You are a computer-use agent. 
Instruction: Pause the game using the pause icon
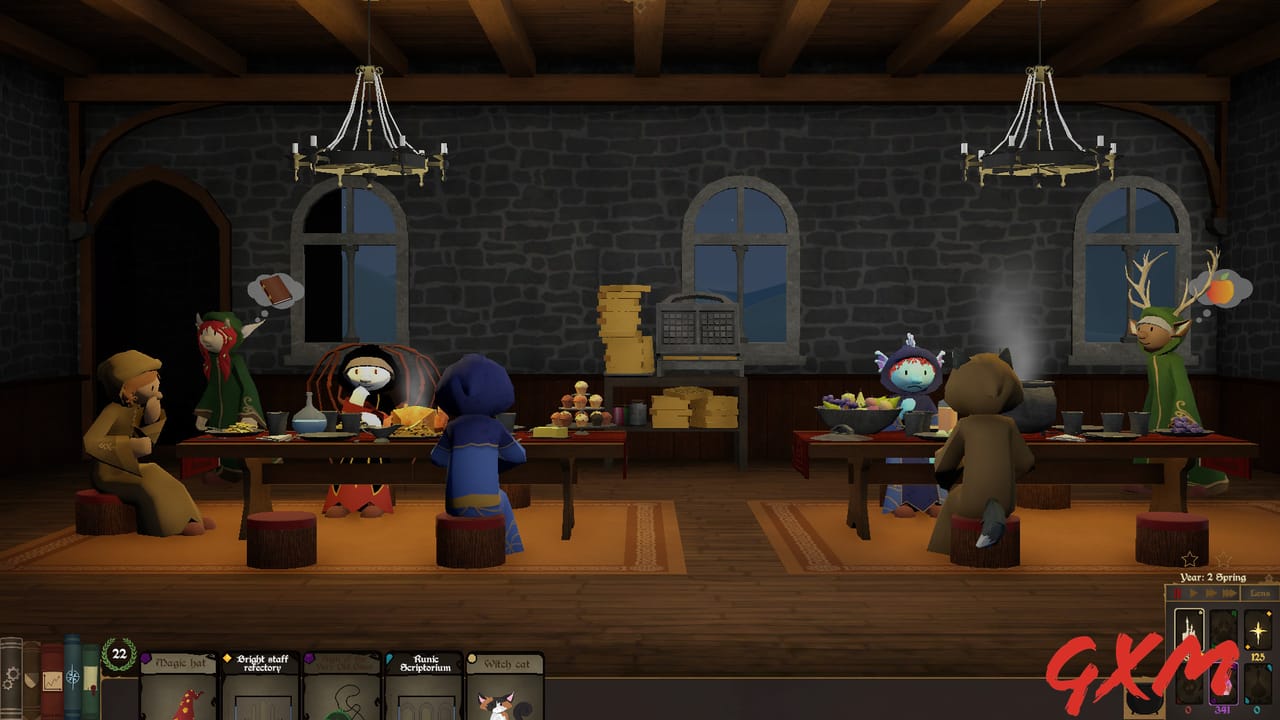[x=1178, y=593]
